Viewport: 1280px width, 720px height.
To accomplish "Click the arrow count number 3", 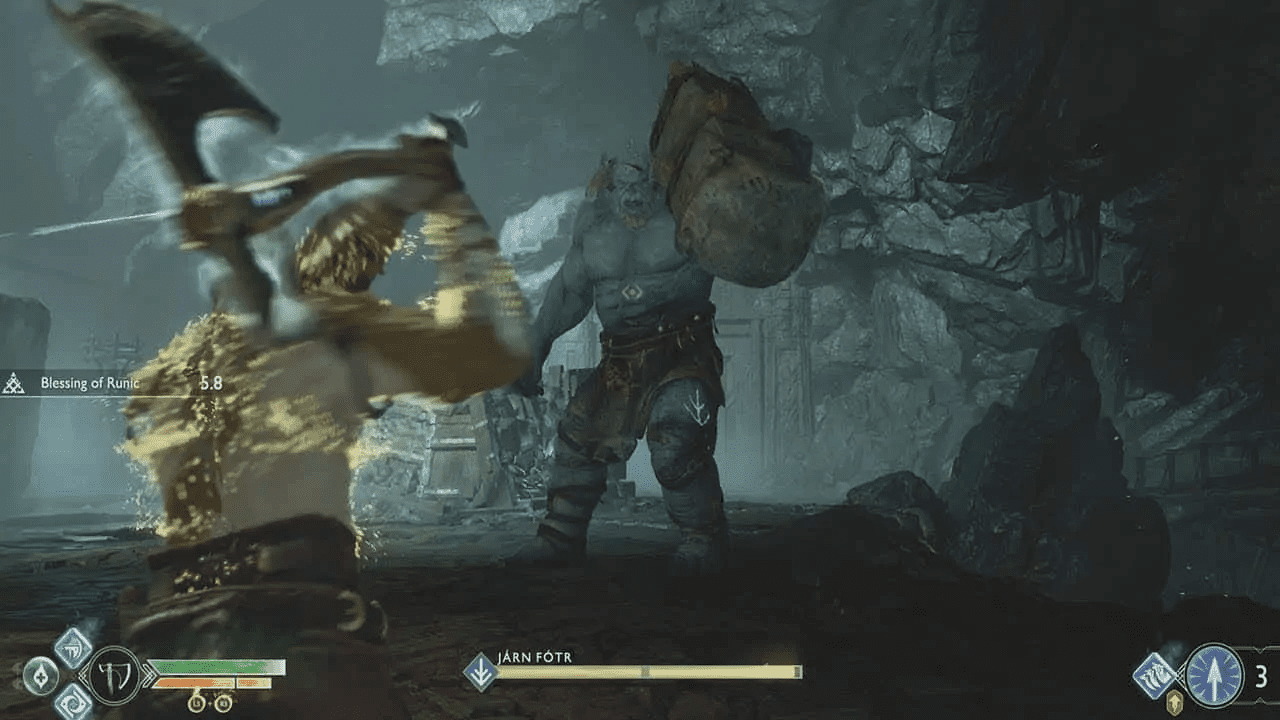I will coord(1262,674).
